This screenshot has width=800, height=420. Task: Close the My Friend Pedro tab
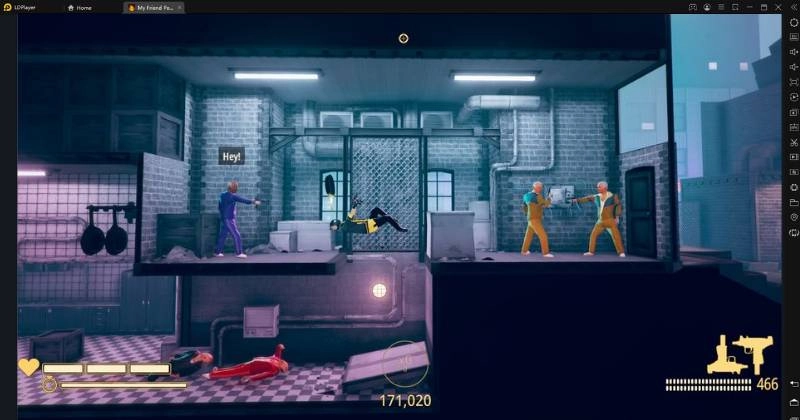(179, 7)
